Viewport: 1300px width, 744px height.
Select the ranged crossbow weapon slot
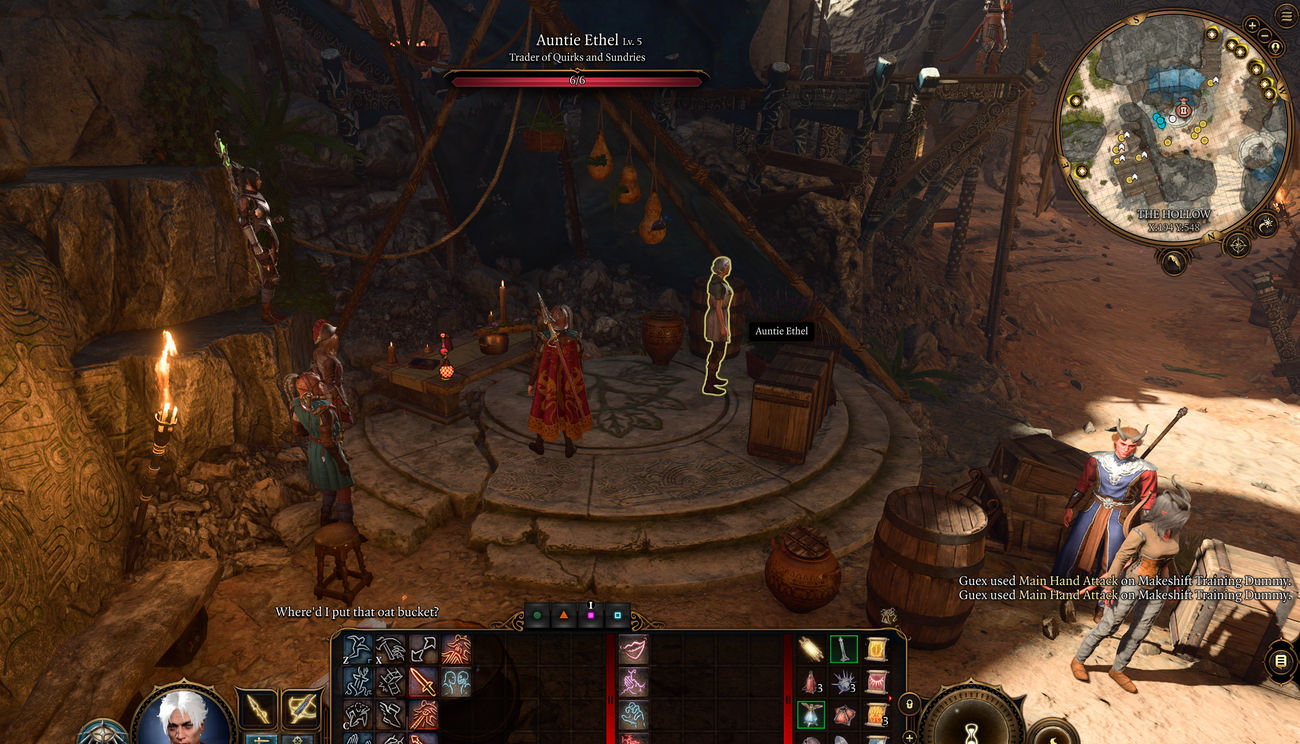[300, 708]
